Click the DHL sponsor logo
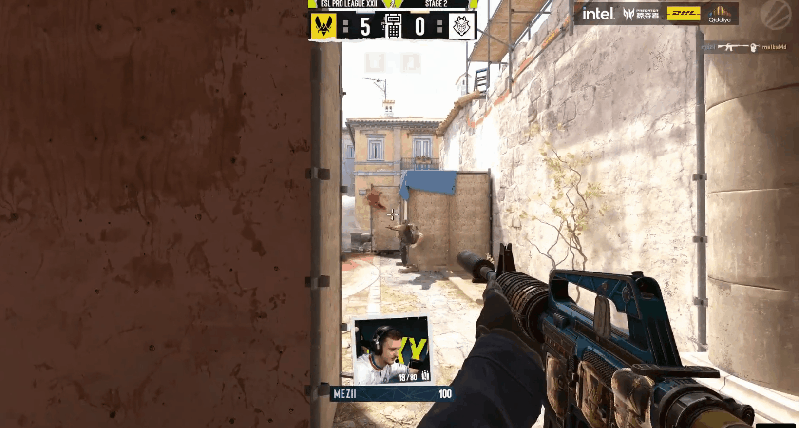799x428 pixels. (x=683, y=14)
